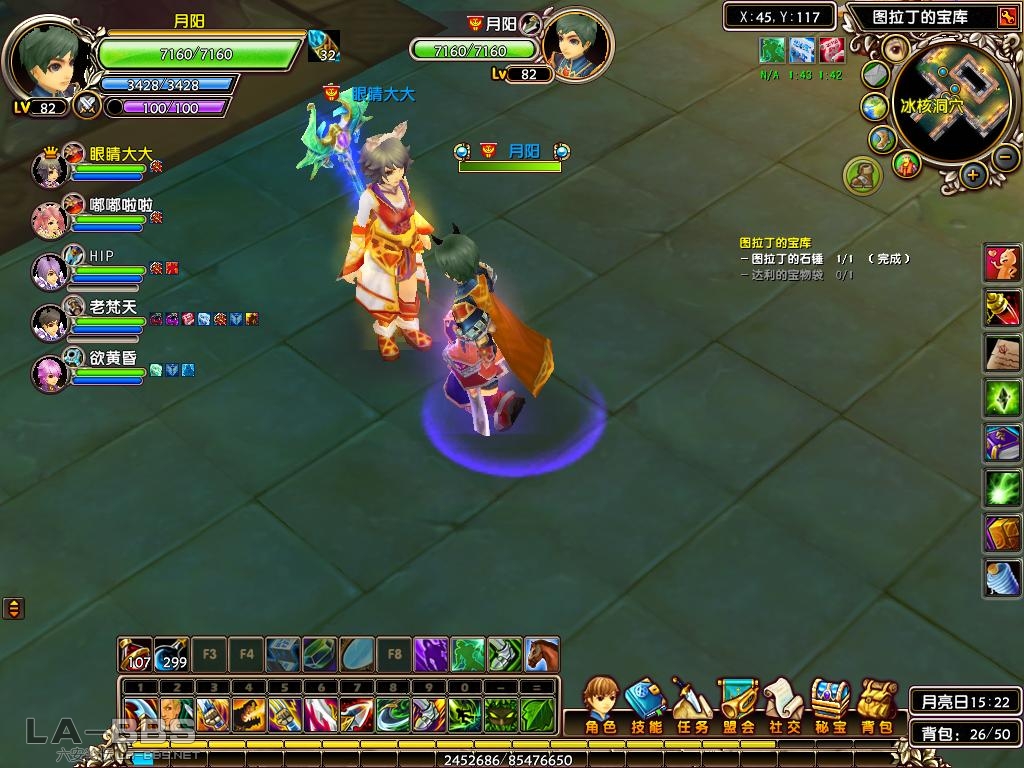The image size is (1024, 768).
Task: Select party member 老梵天
Action: point(49,321)
